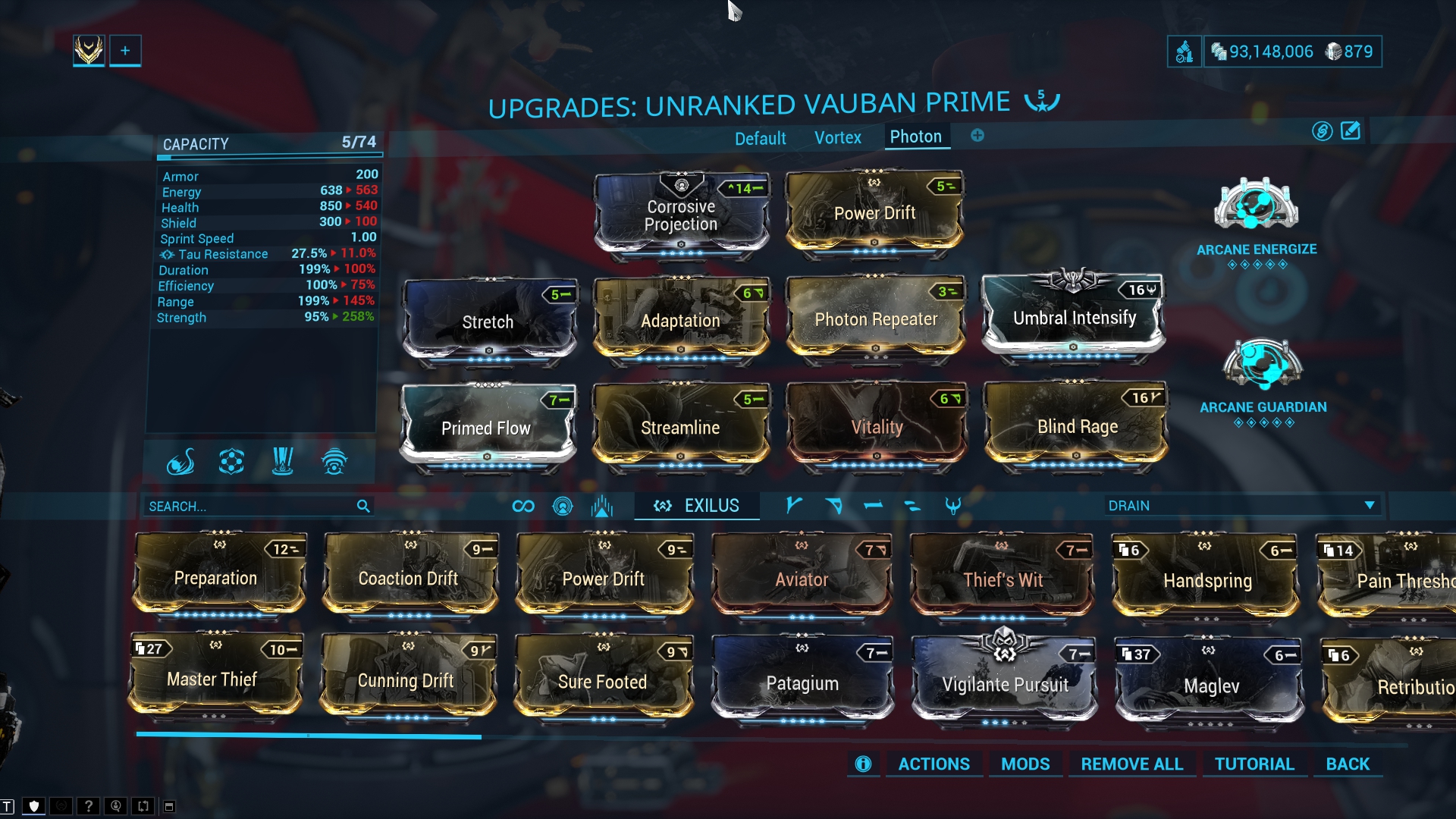The image size is (1456, 819).
Task: Open the Tutorial
Action: coord(1254,764)
